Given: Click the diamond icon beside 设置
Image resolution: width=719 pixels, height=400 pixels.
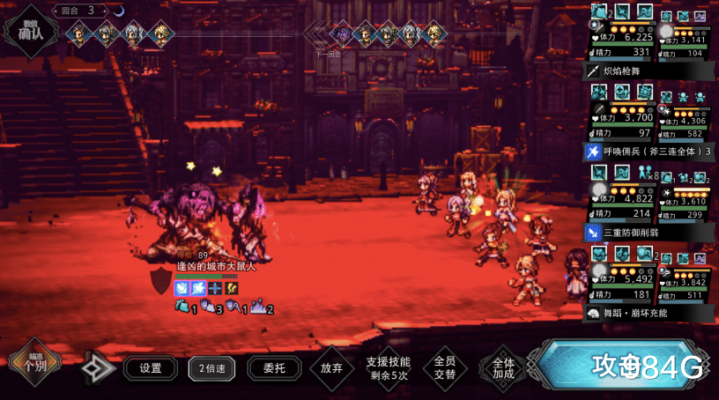Looking at the screenshot, I should click(97, 368).
